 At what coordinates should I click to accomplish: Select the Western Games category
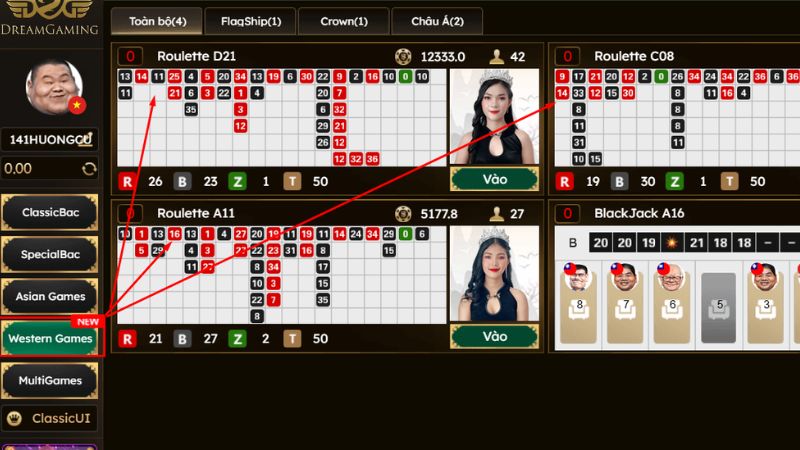tap(50, 338)
